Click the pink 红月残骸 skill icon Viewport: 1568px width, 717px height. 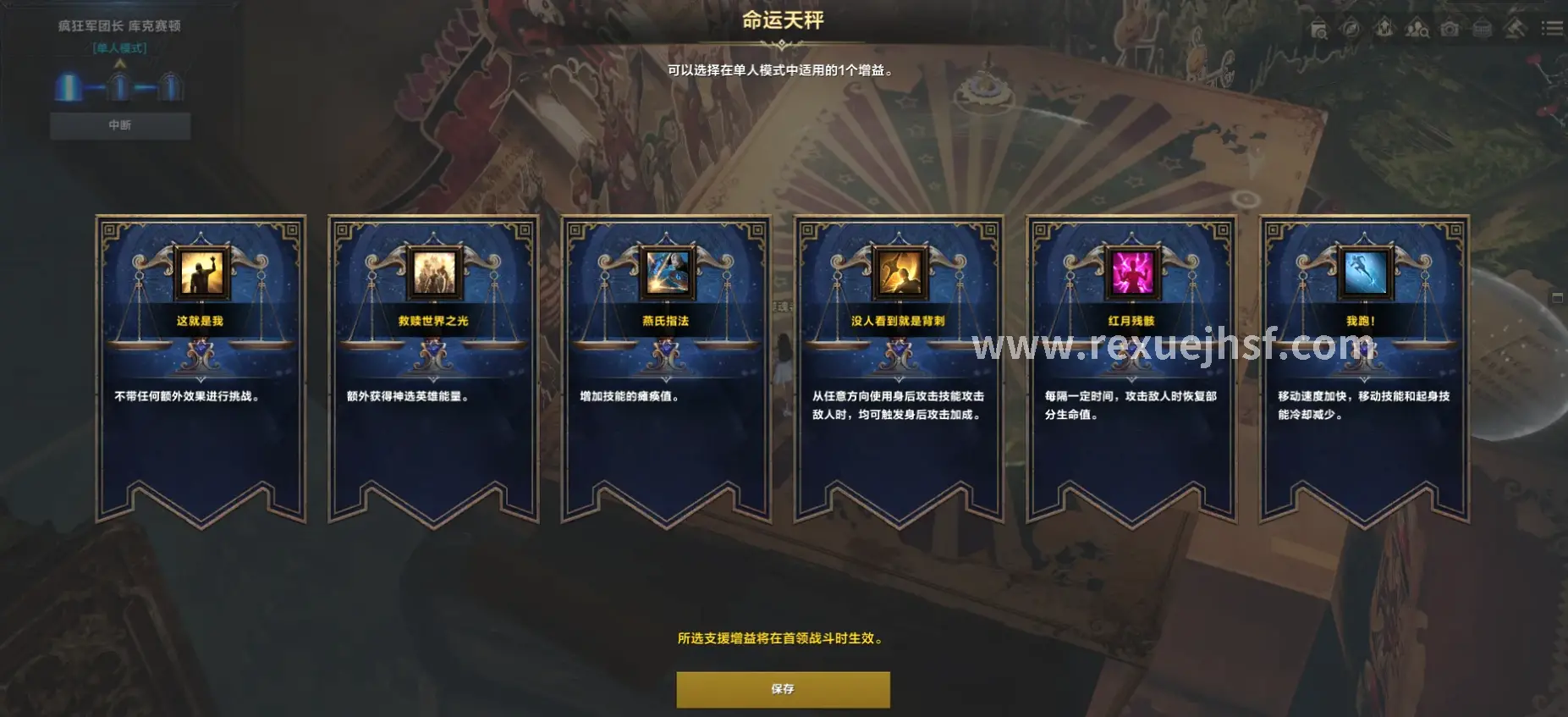[1131, 269]
